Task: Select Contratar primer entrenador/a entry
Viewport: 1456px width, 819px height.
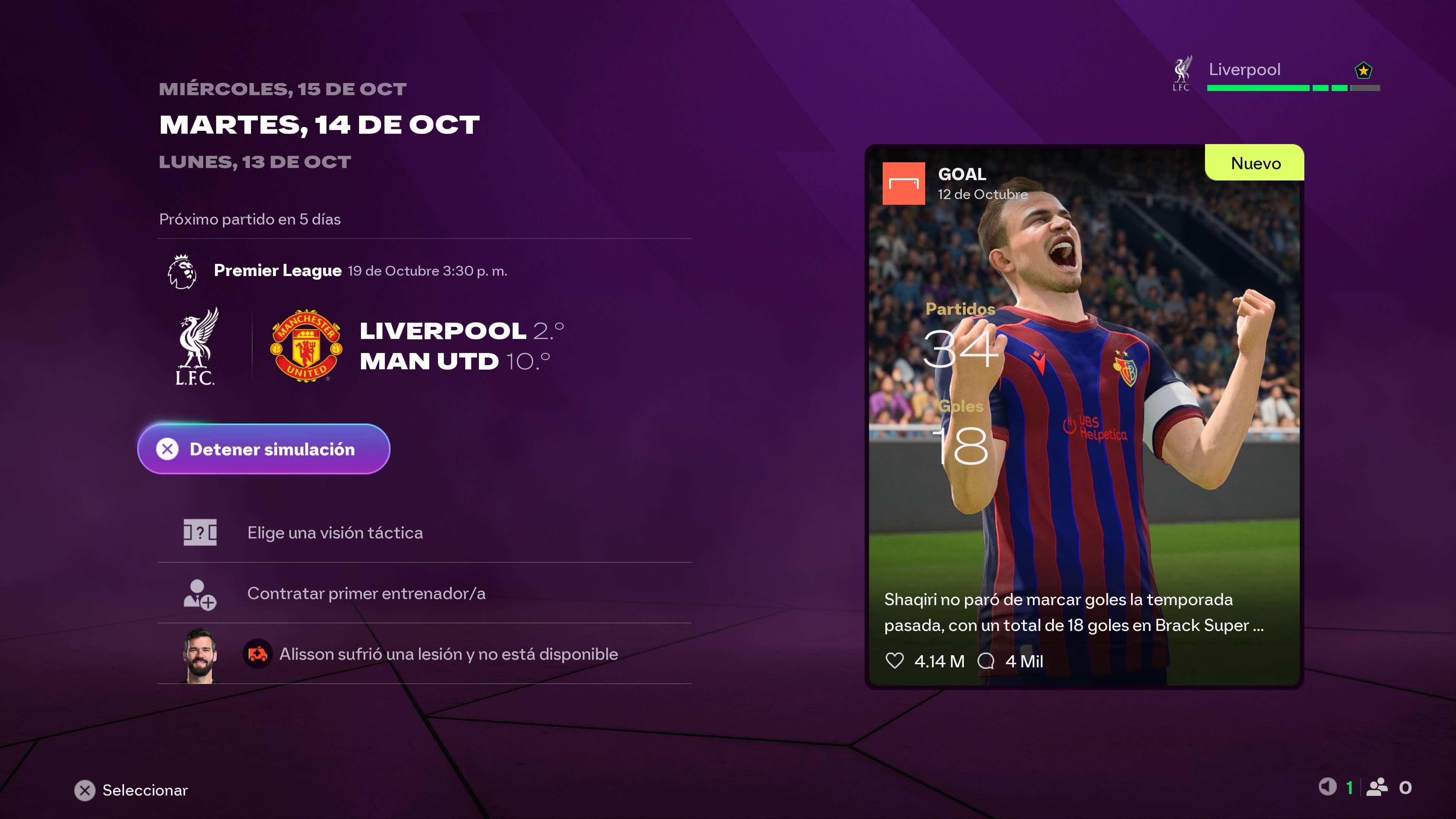Action: 366,593
